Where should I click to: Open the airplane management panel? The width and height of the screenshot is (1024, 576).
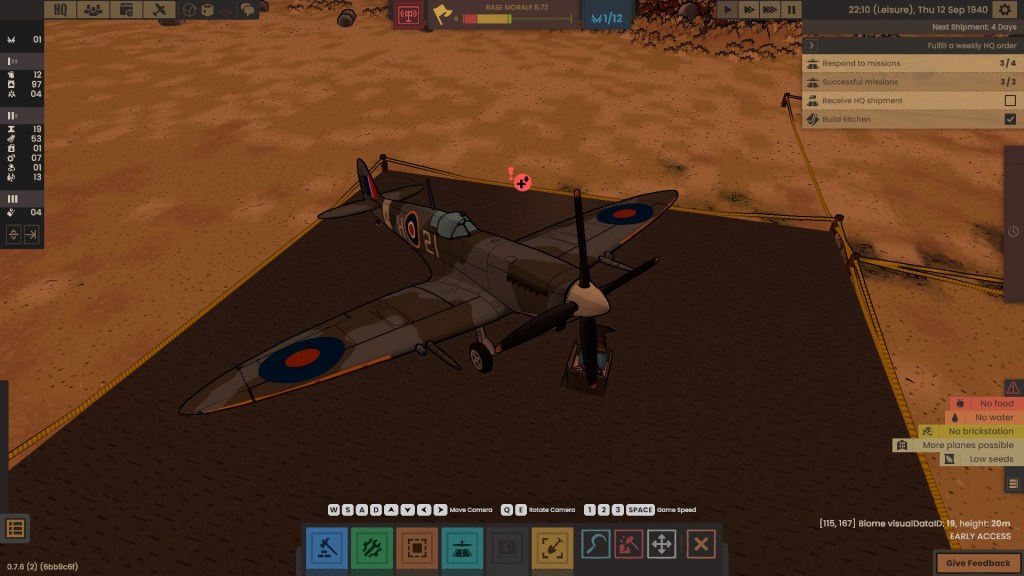pos(158,10)
